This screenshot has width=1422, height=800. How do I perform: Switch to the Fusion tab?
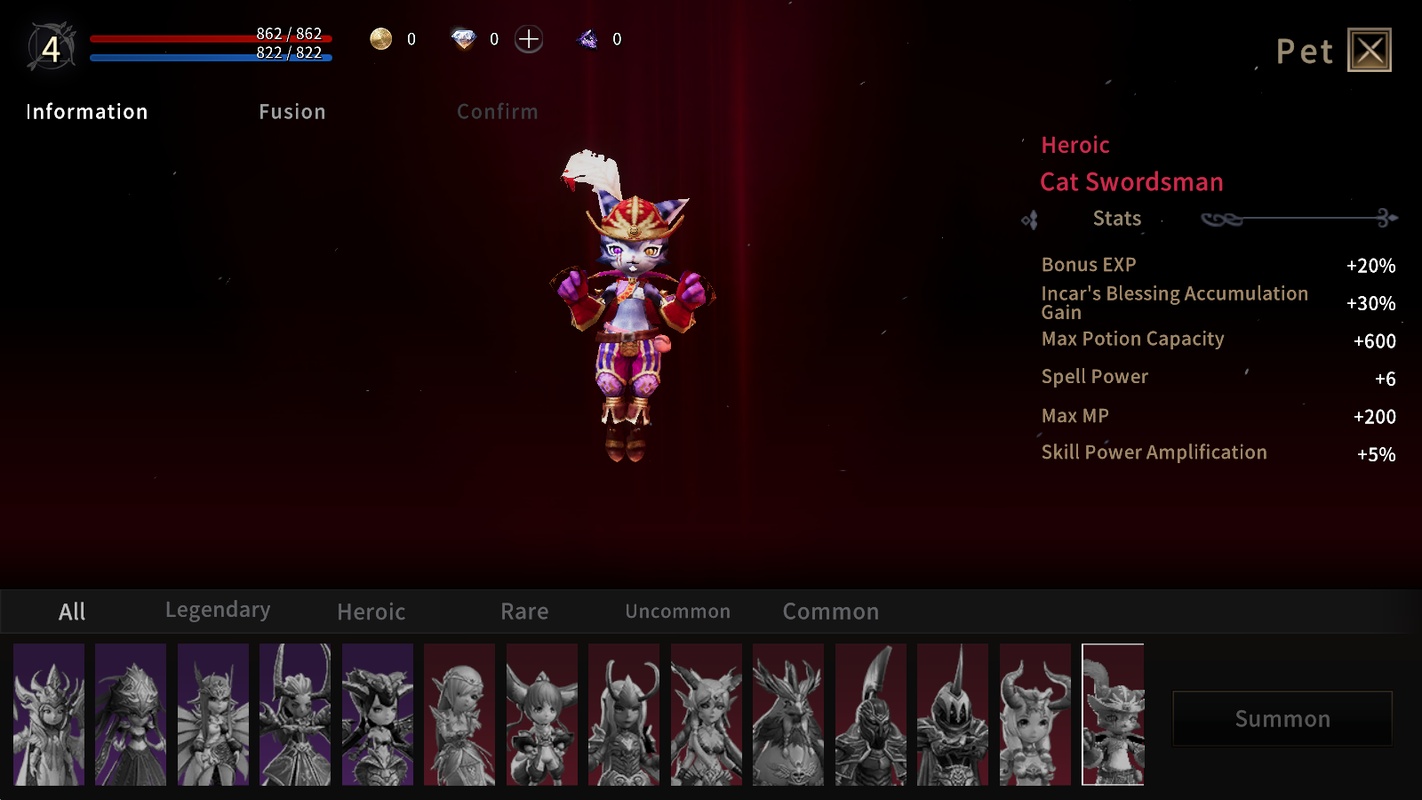tap(292, 112)
